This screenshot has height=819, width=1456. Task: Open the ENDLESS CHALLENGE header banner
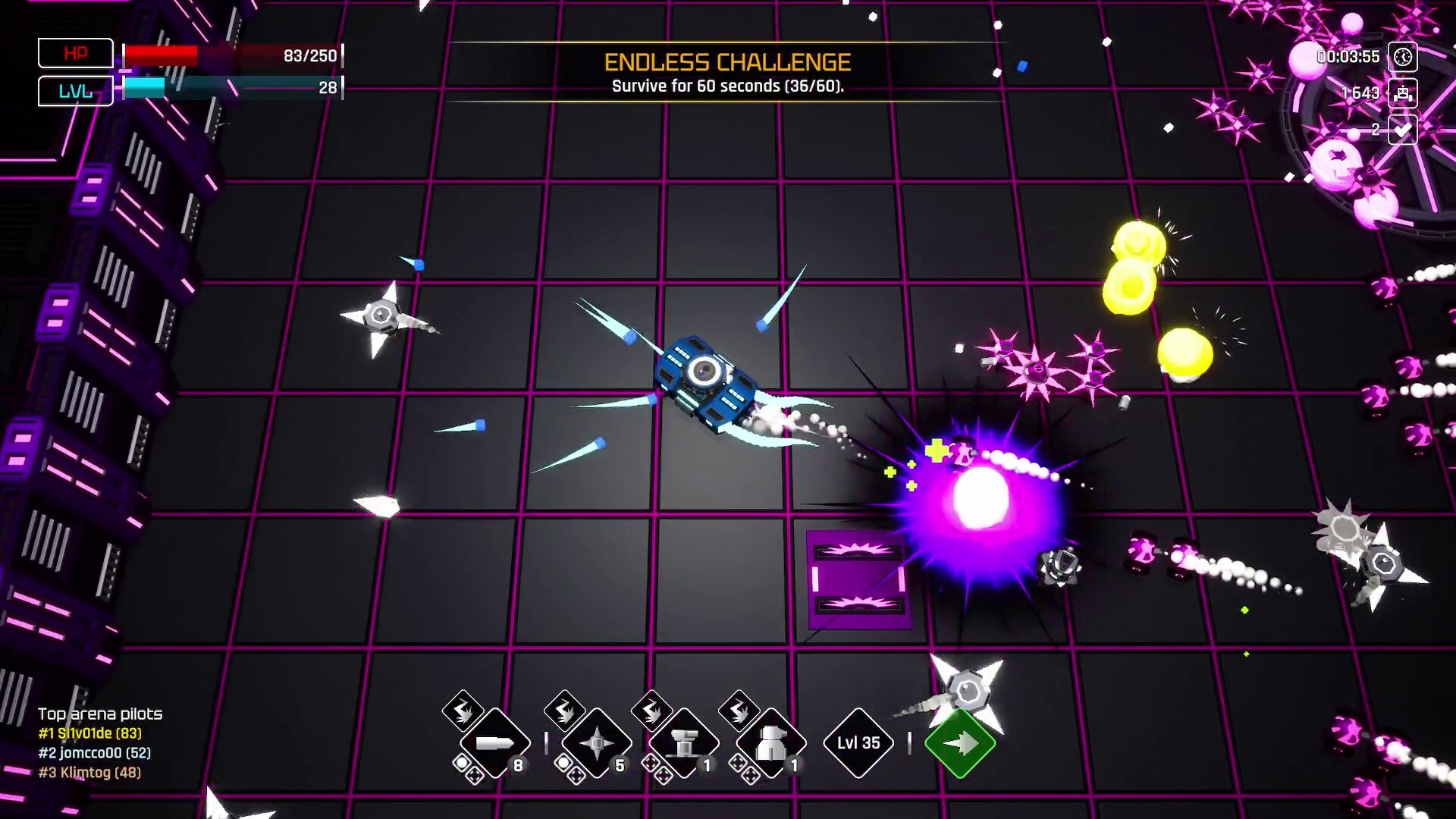(x=727, y=62)
